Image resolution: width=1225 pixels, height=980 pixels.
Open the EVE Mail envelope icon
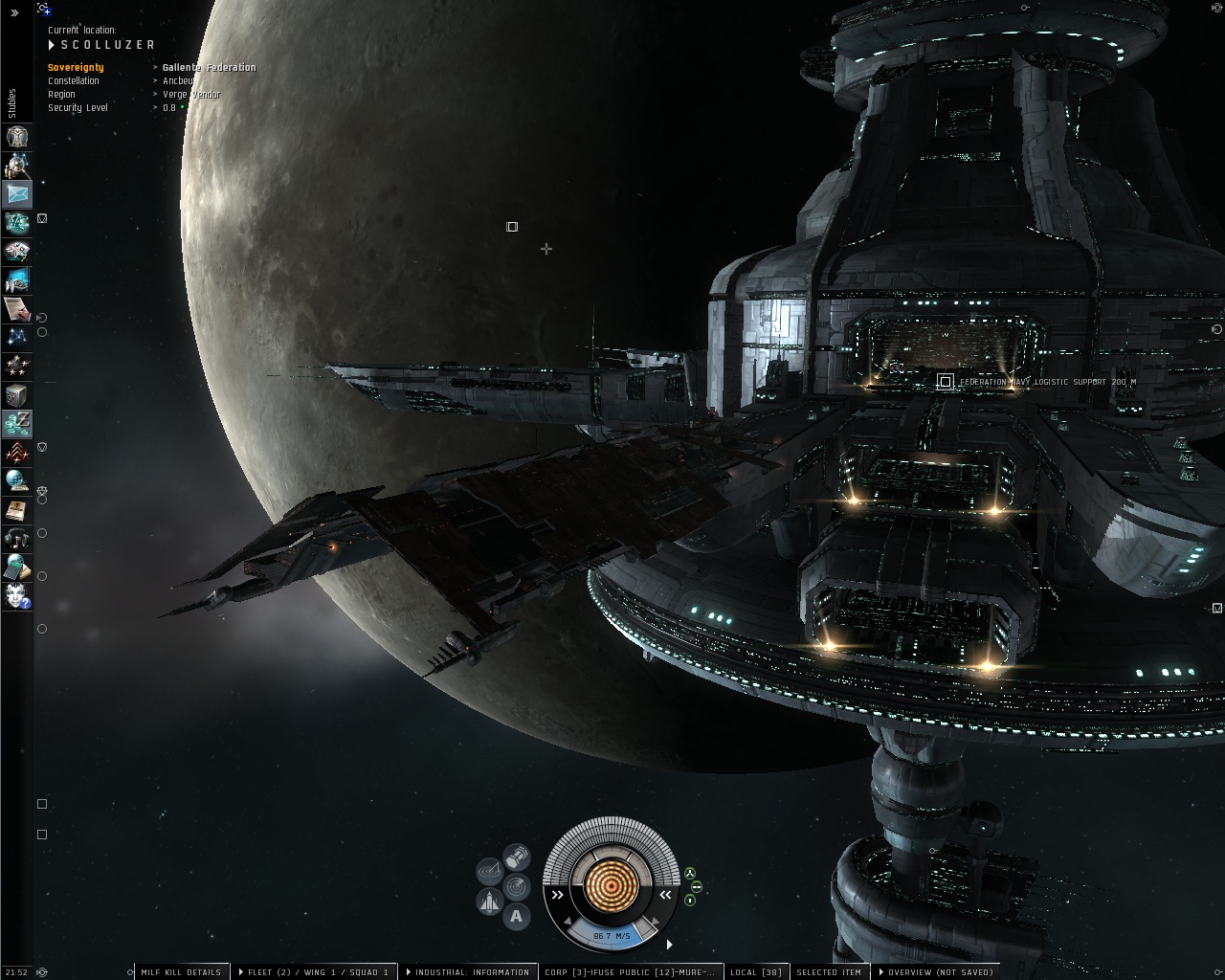click(x=17, y=193)
